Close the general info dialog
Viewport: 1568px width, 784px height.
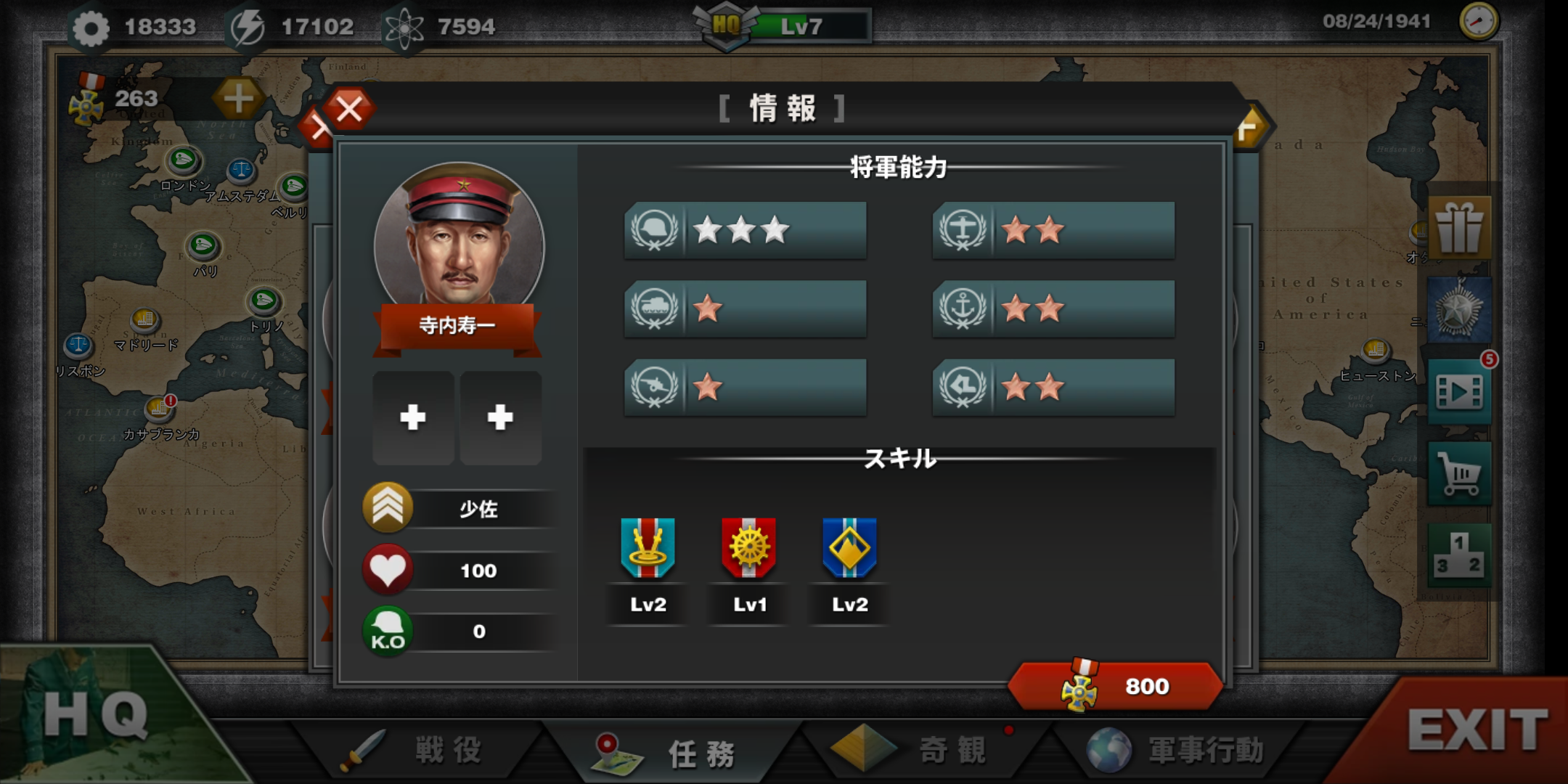(x=349, y=110)
